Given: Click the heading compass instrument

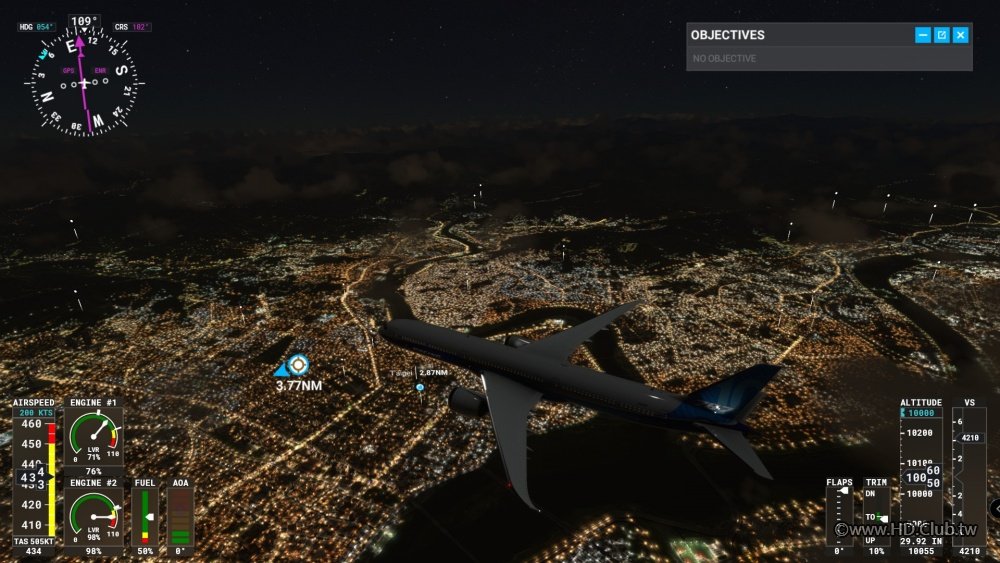Looking at the screenshot, I should pos(84,82).
